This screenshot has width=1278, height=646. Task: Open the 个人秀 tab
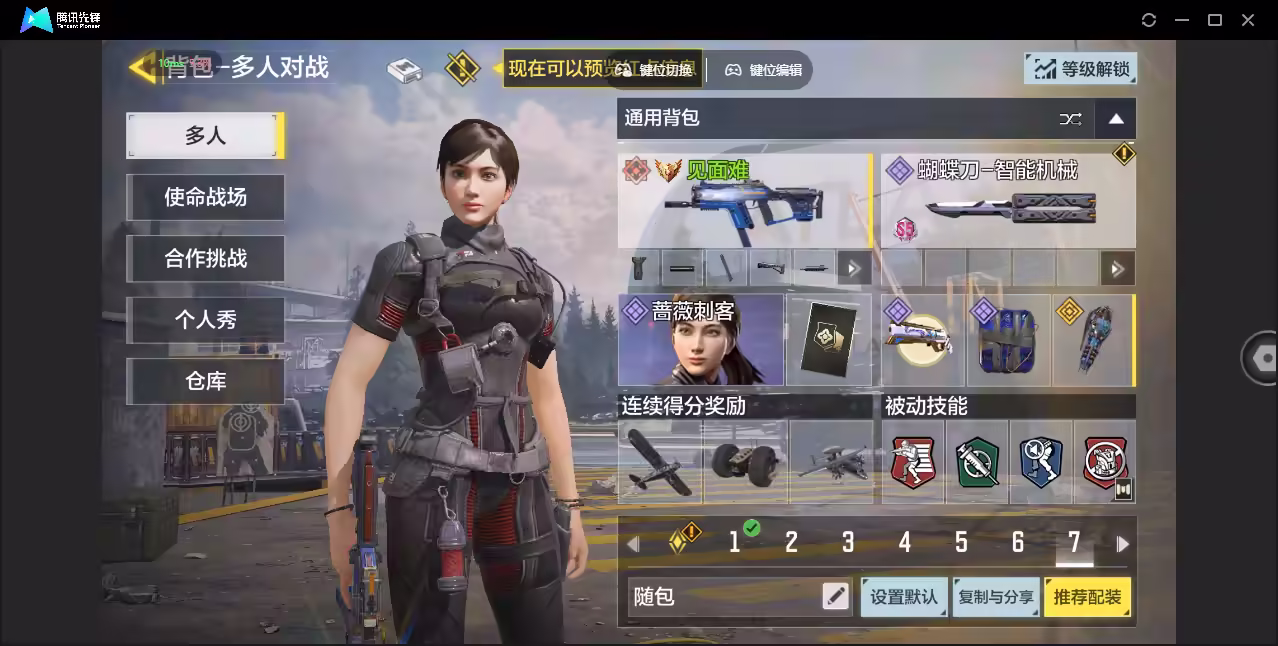205,320
